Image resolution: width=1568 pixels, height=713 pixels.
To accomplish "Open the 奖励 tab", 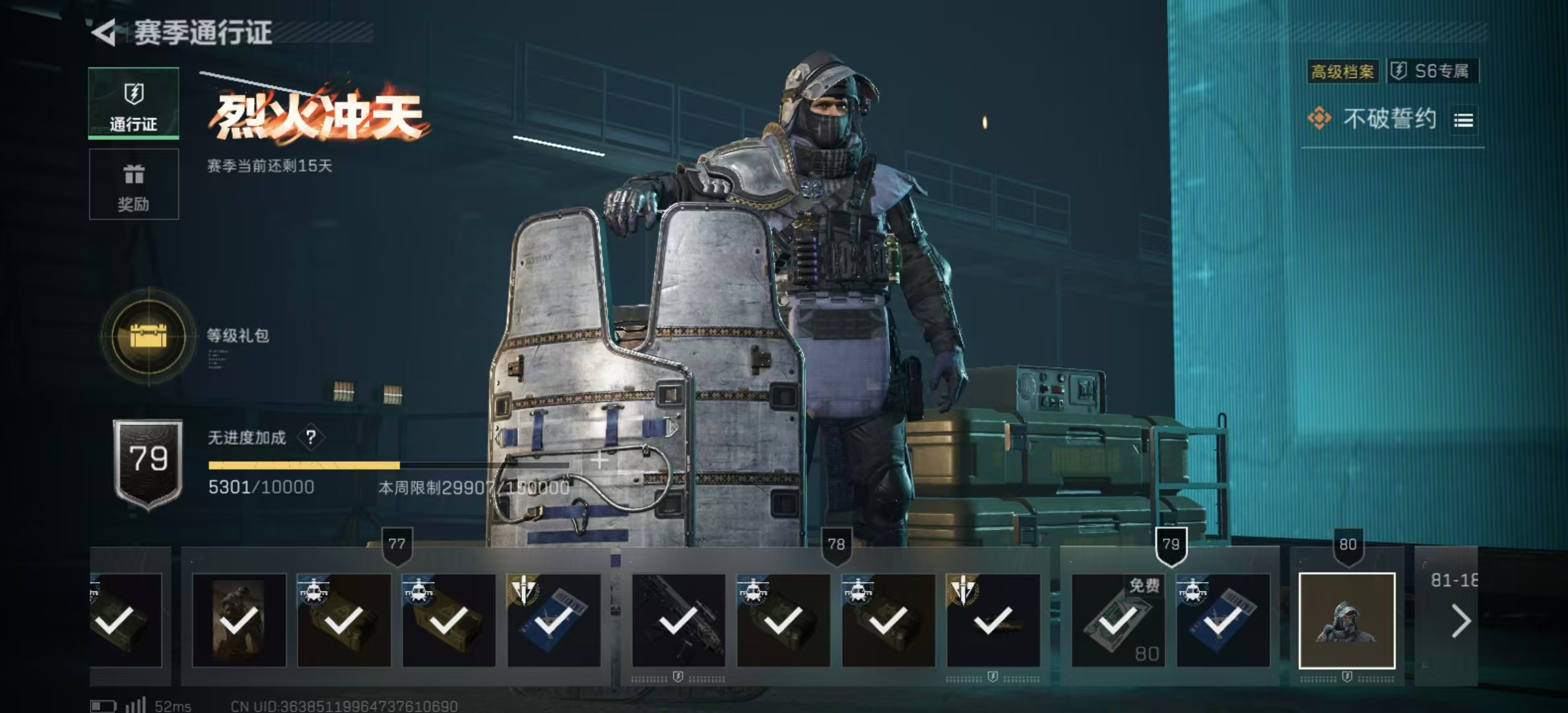I will click(x=133, y=184).
